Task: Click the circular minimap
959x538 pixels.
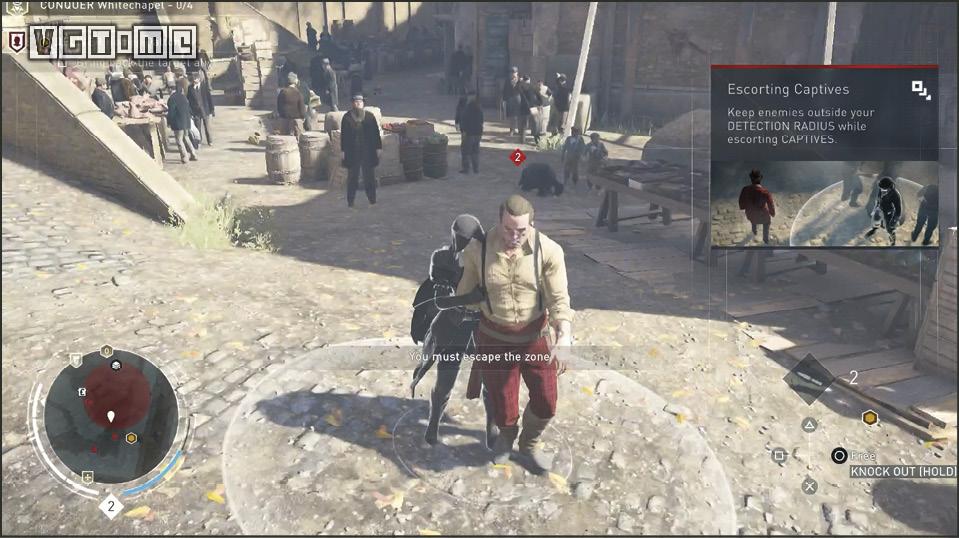Action: [110, 418]
